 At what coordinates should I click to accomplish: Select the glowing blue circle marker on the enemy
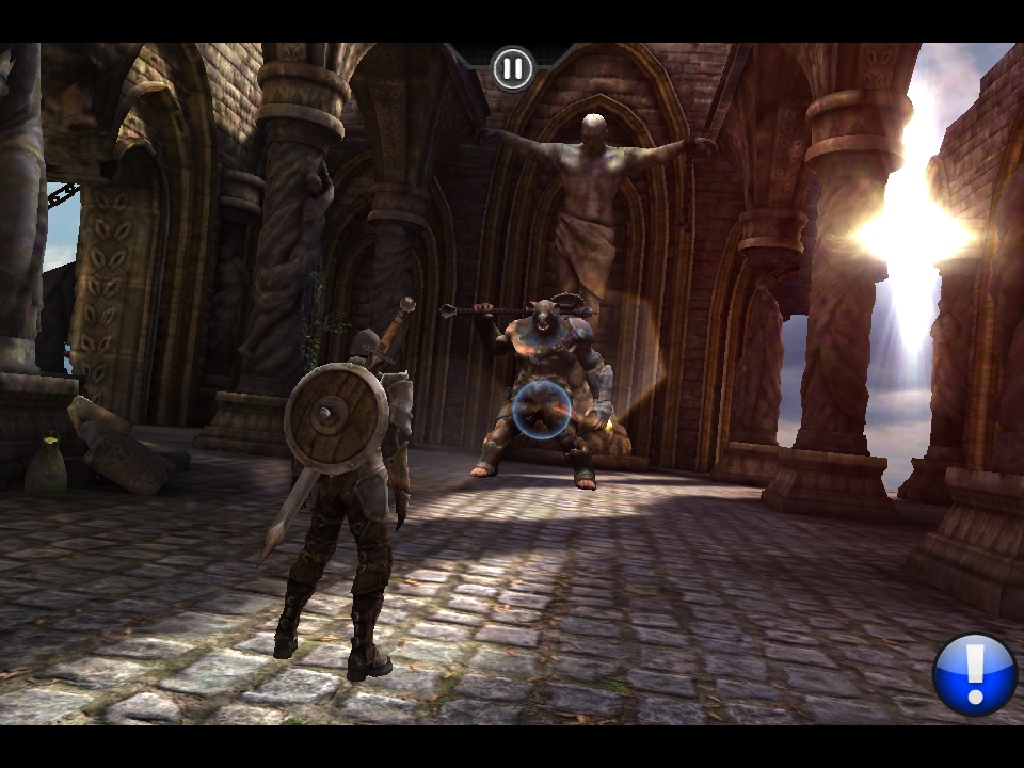click(543, 409)
